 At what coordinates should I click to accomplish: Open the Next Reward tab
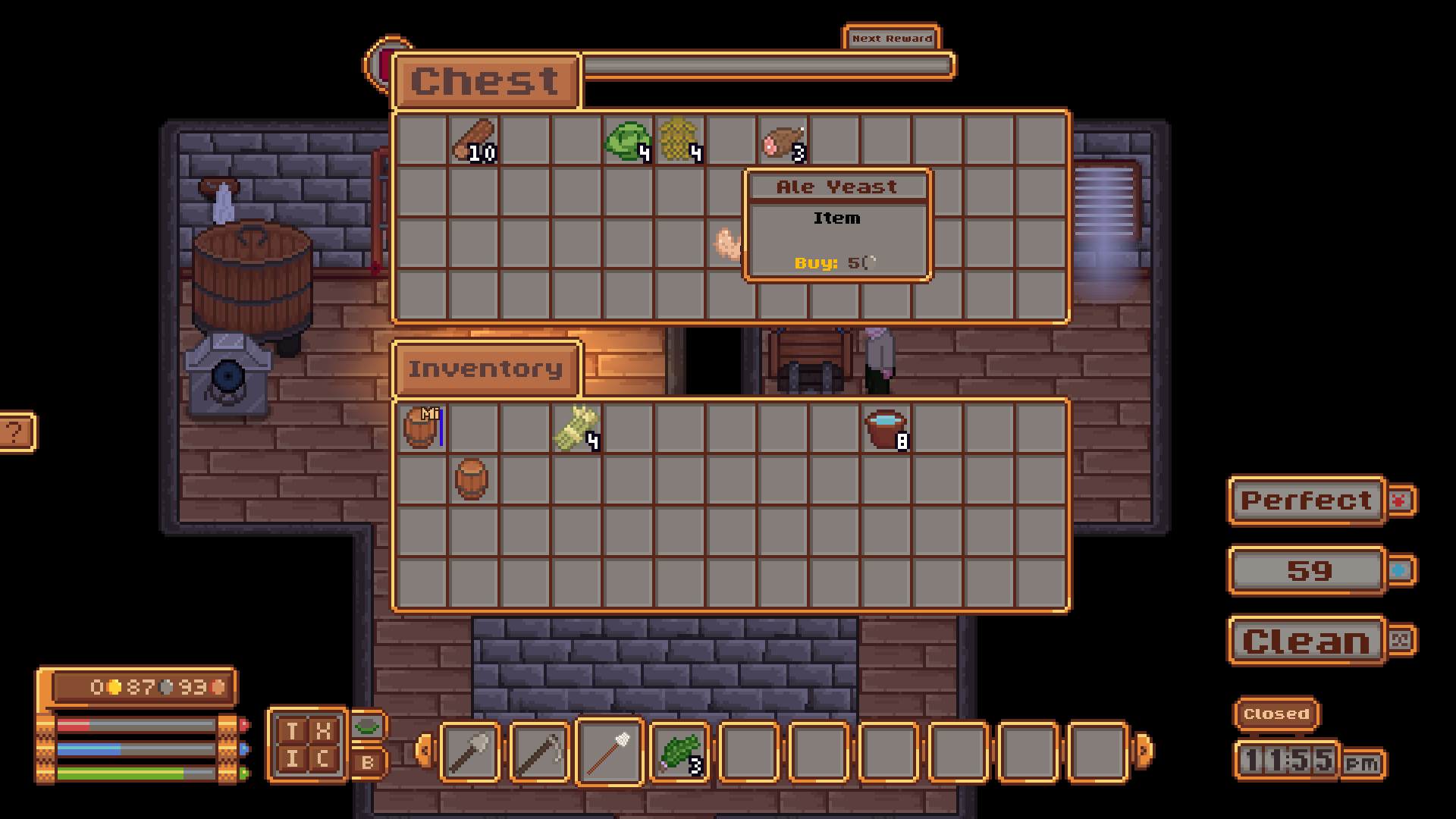(x=892, y=38)
